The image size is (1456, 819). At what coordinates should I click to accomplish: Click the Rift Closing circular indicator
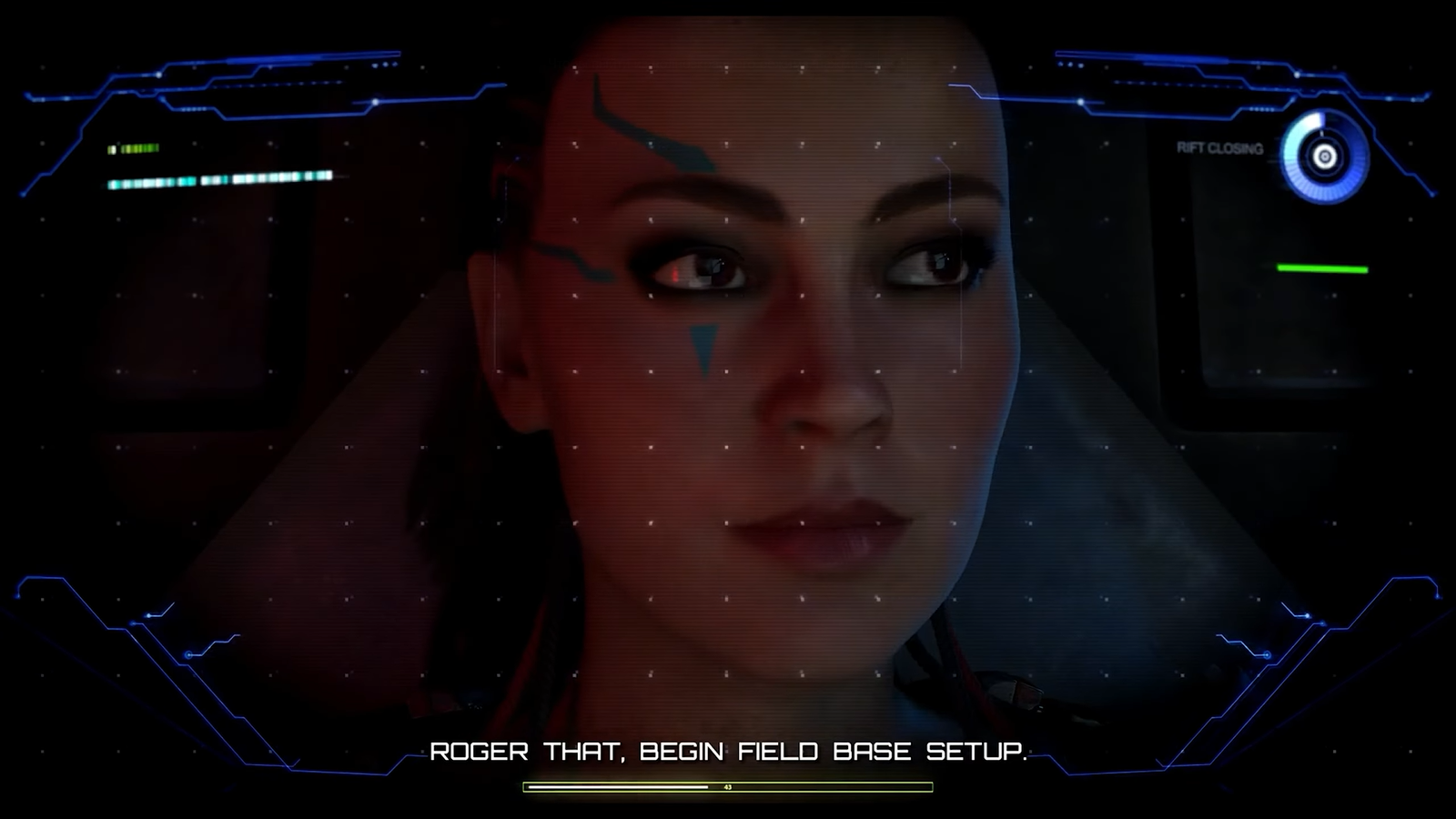click(1324, 157)
